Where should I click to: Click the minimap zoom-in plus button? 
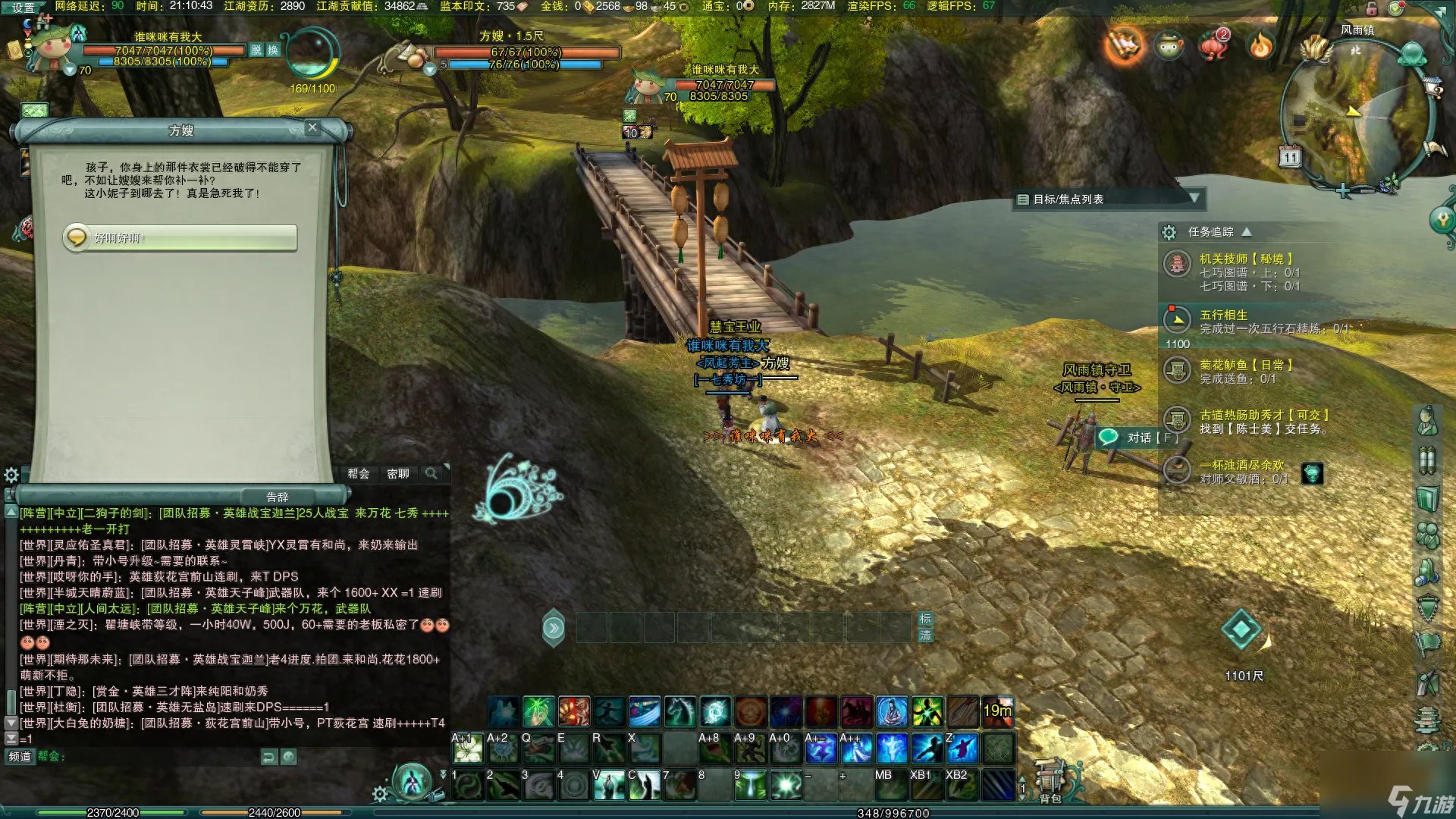tap(1343, 190)
